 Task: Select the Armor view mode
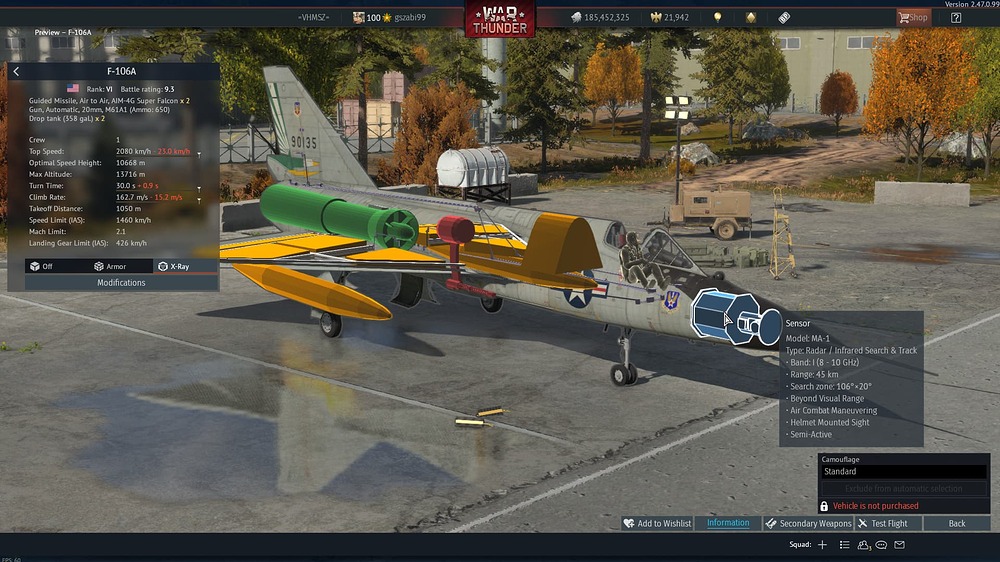[x=112, y=266]
